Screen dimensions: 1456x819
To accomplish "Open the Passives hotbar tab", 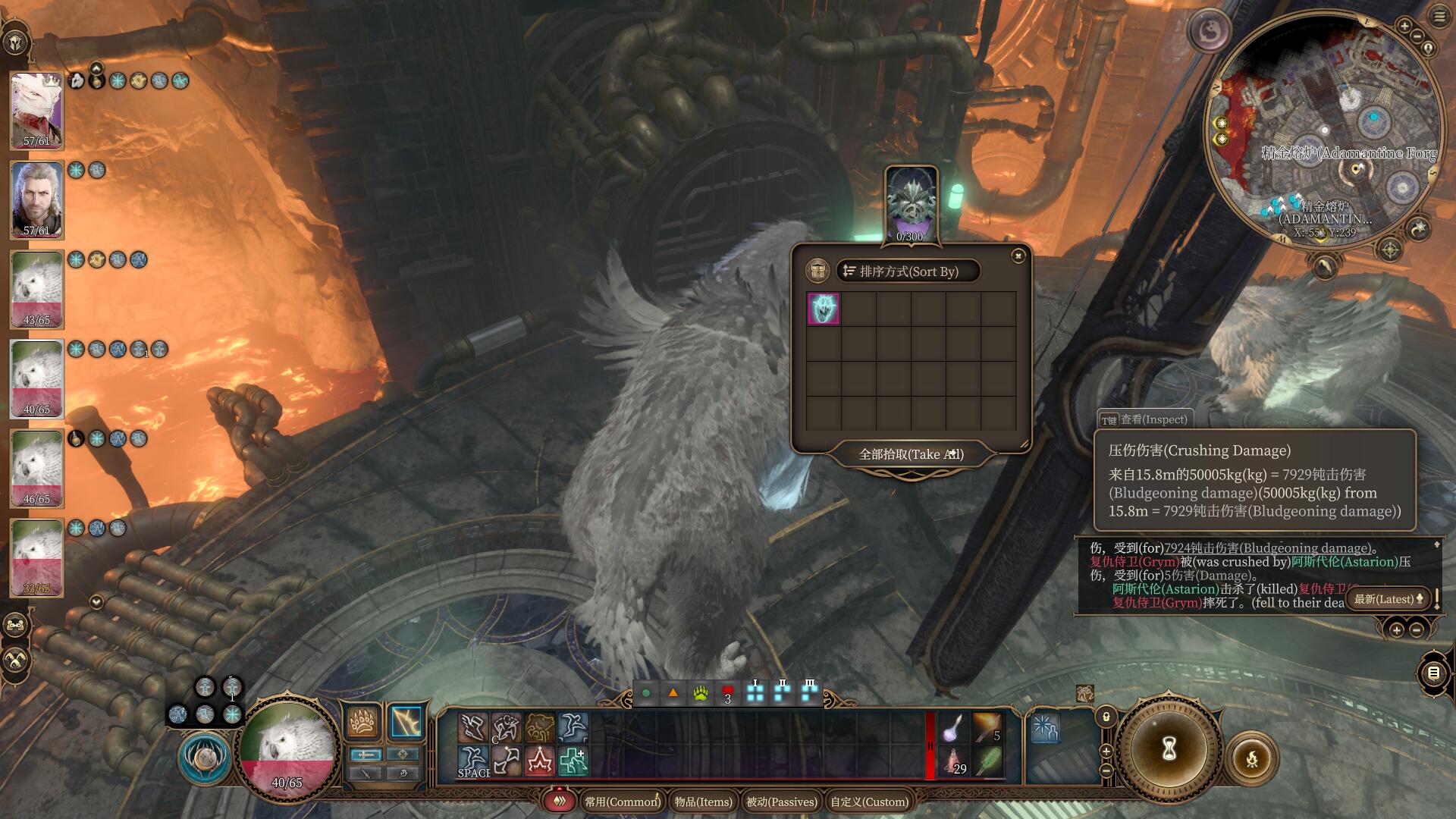I will click(782, 802).
